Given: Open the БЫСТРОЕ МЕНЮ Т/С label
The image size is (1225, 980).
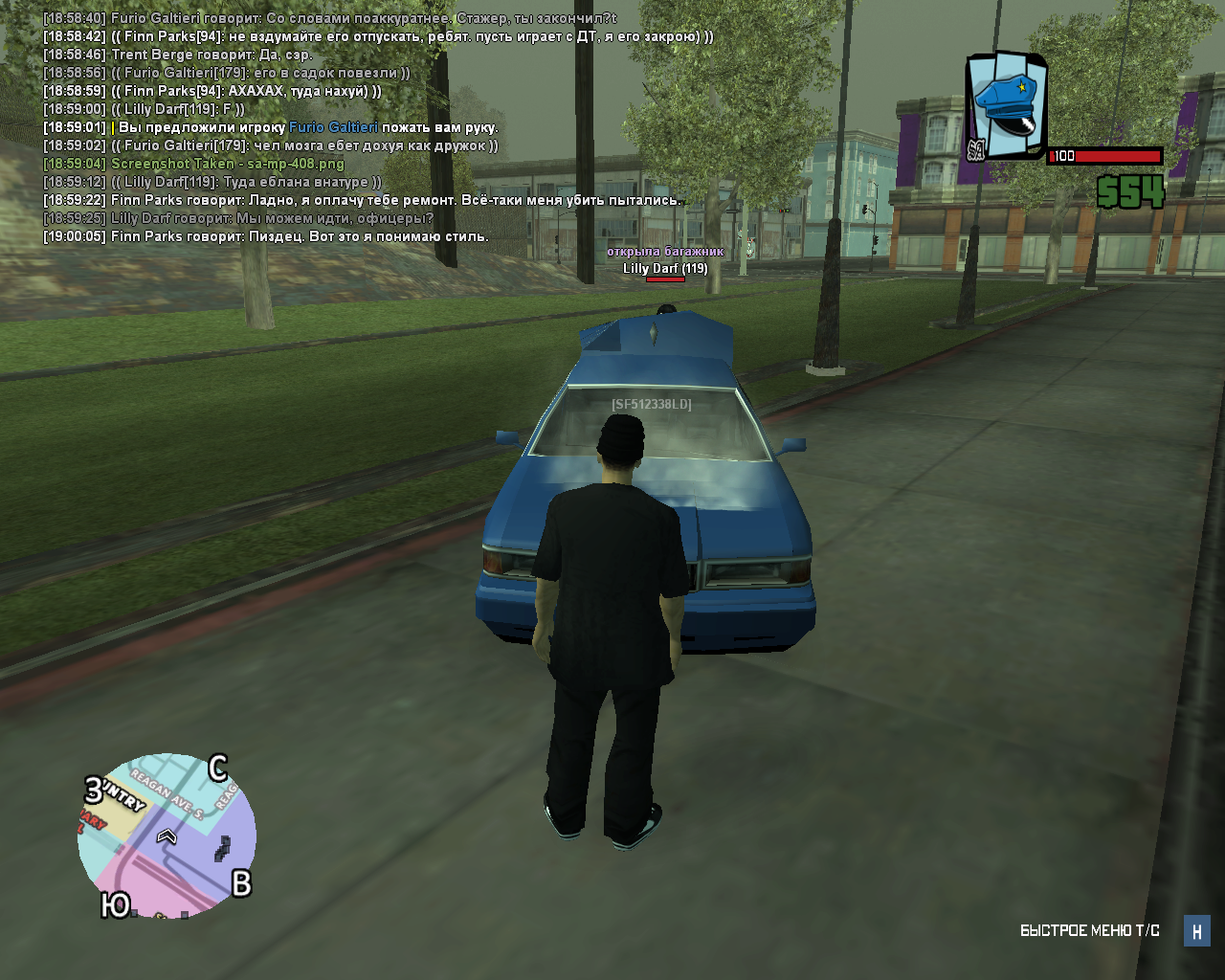Looking at the screenshot, I should click(1089, 930).
